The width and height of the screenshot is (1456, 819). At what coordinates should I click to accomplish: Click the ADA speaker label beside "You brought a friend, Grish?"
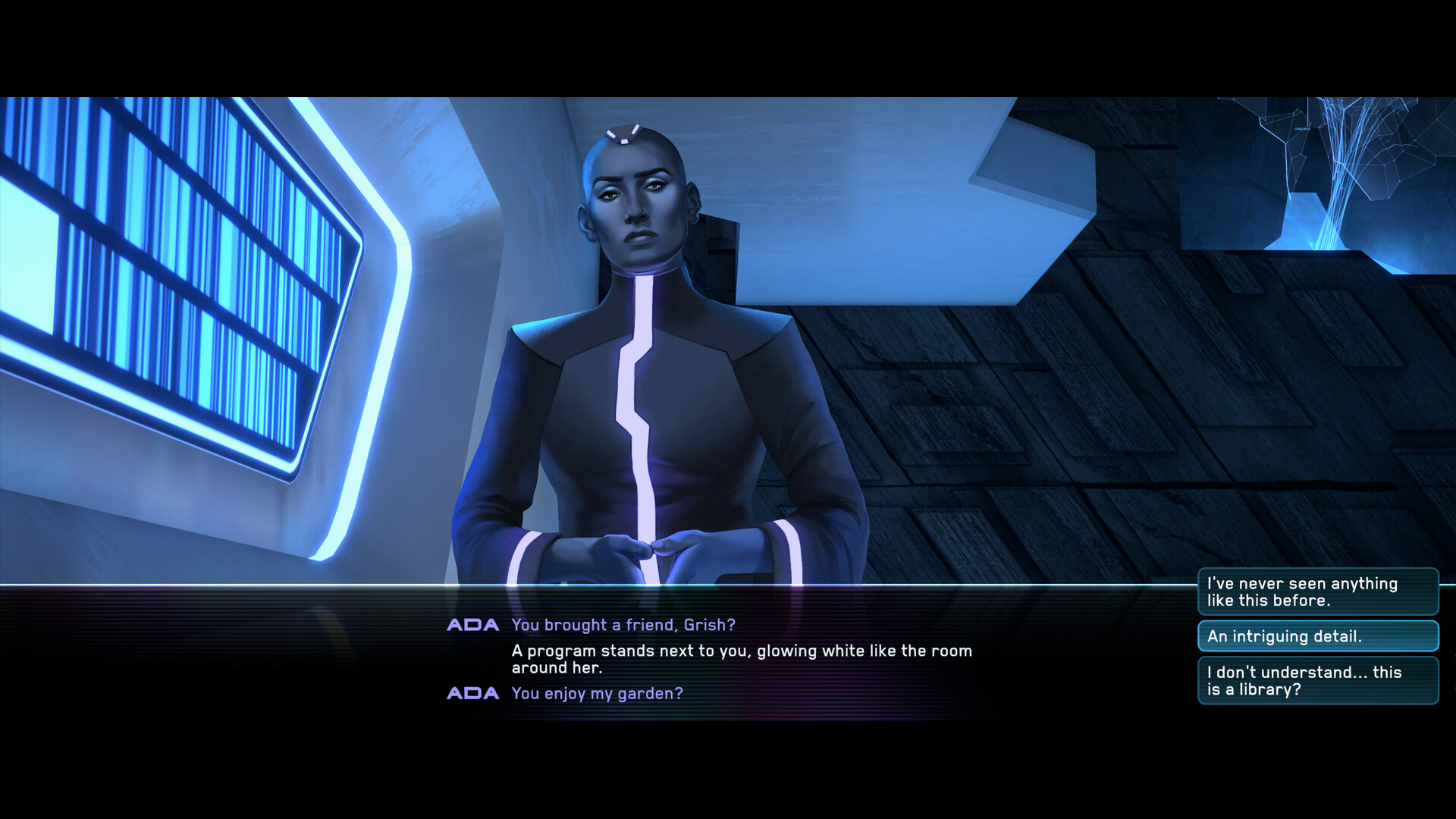472,625
